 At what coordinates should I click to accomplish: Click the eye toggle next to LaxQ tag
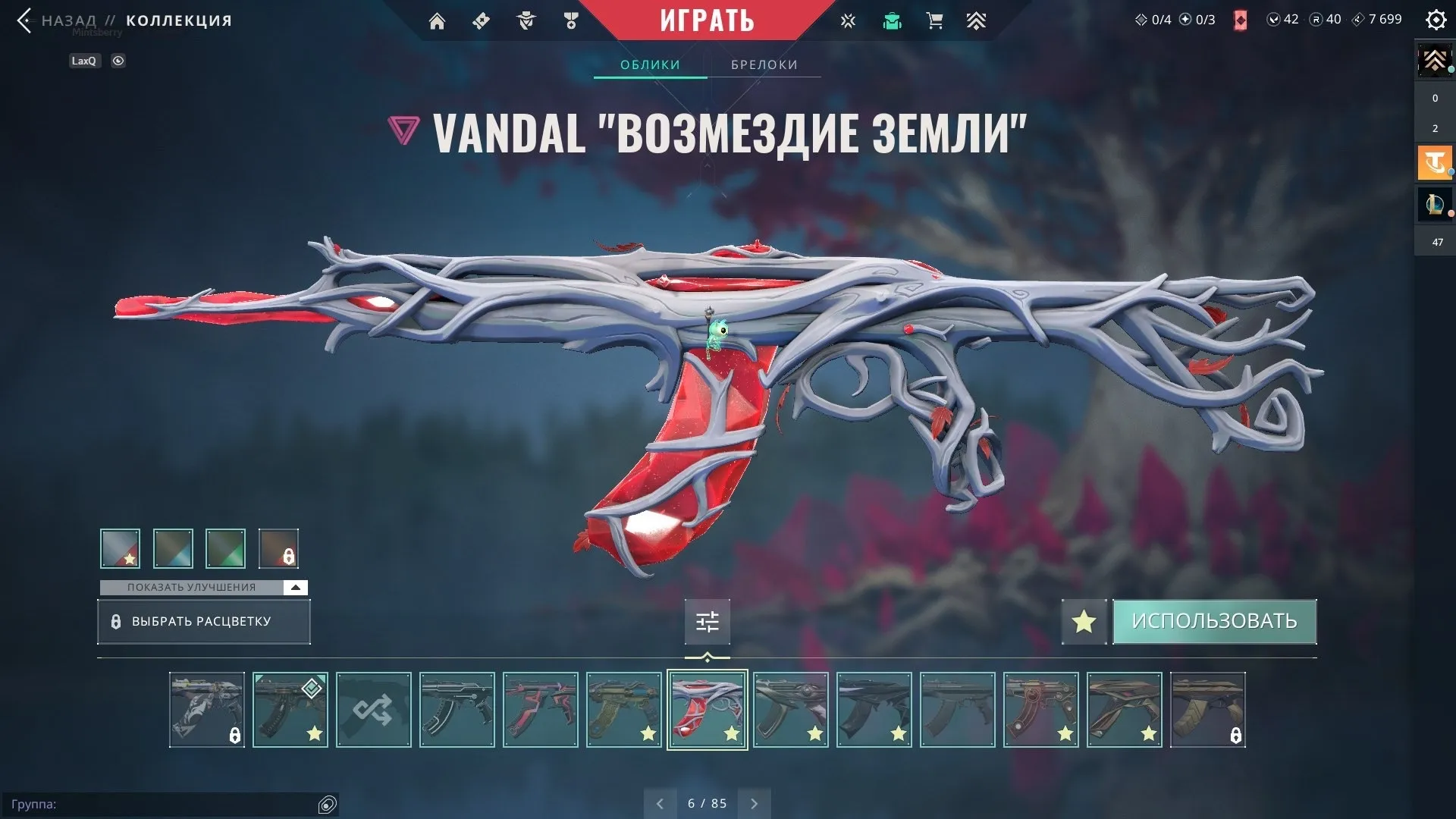click(118, 61)
